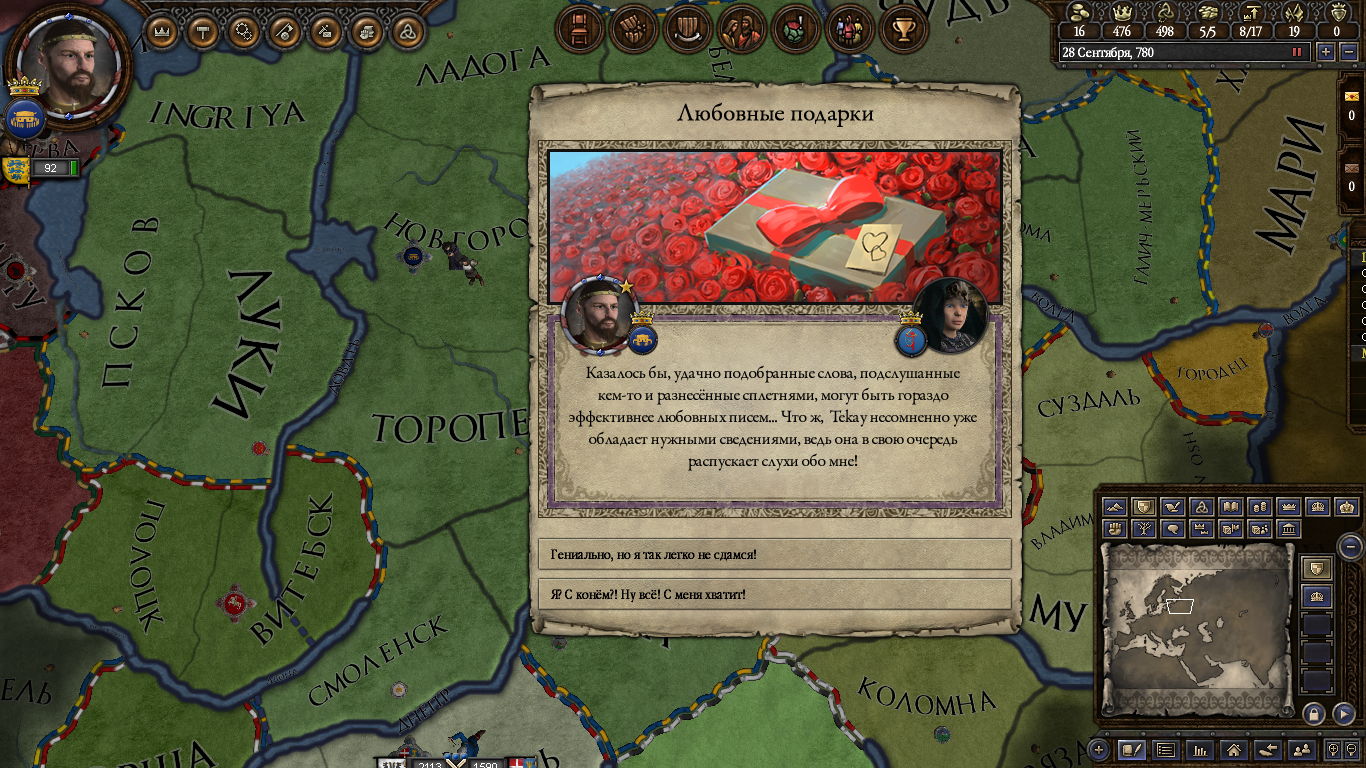Image resolution: width=1366 pixels, height=768 pixels.
Task: Choose "Гениально, но я так легко не сдамся!"
Action: pyautogui.click(x=775, y=553)
